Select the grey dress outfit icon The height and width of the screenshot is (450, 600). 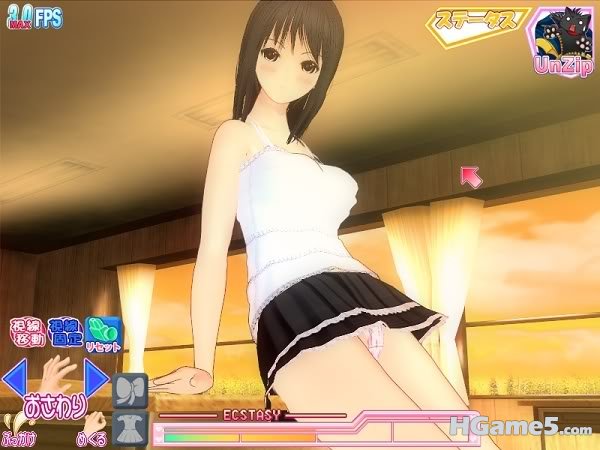[131, 428]
